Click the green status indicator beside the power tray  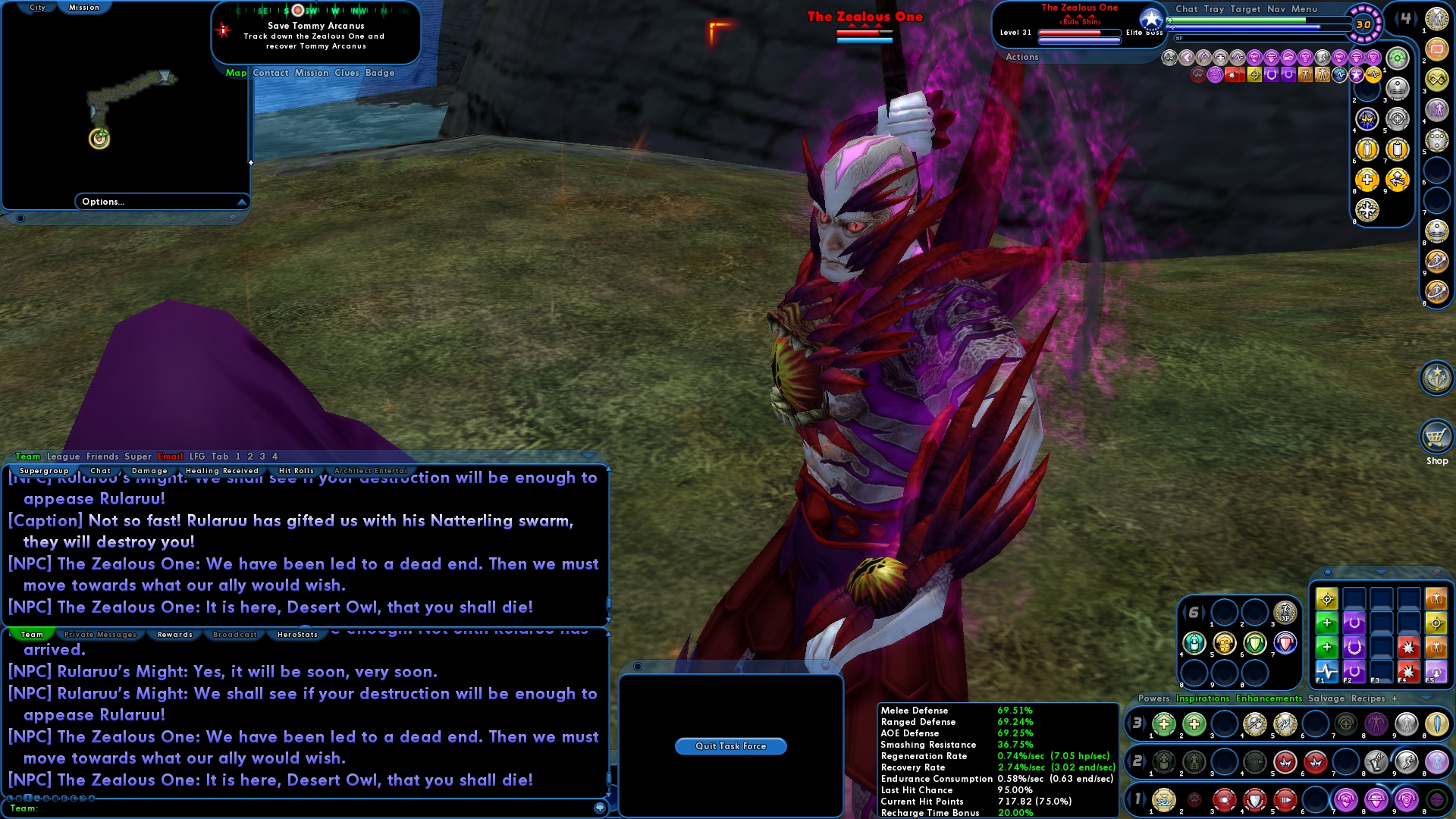click(x=1398, y=58)
